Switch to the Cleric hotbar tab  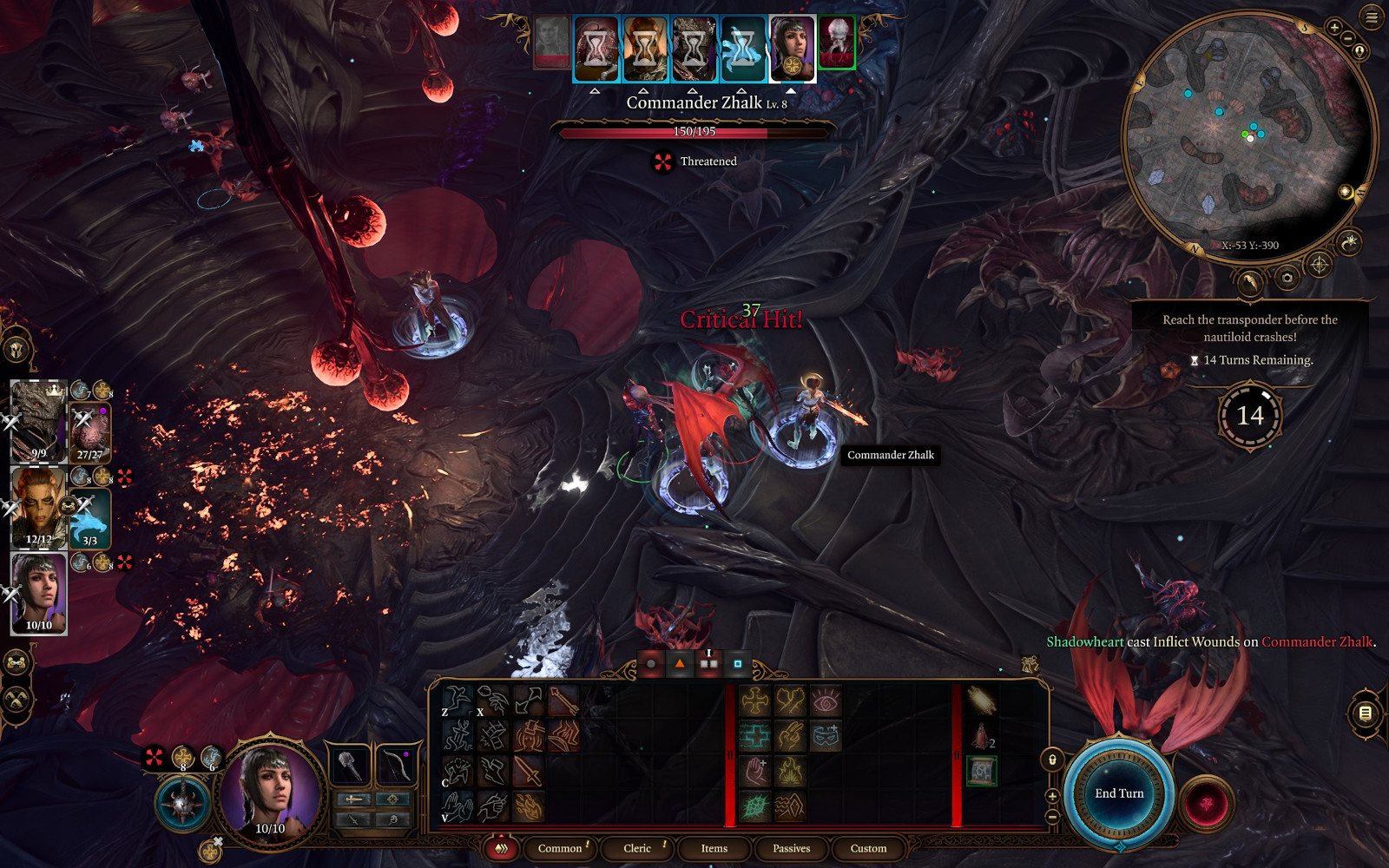(637, 848)
